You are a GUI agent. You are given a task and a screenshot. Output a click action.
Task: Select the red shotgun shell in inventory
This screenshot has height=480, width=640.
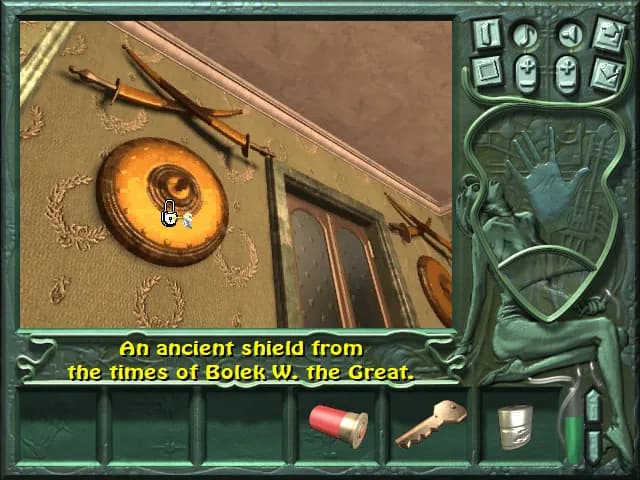point(338,421)
